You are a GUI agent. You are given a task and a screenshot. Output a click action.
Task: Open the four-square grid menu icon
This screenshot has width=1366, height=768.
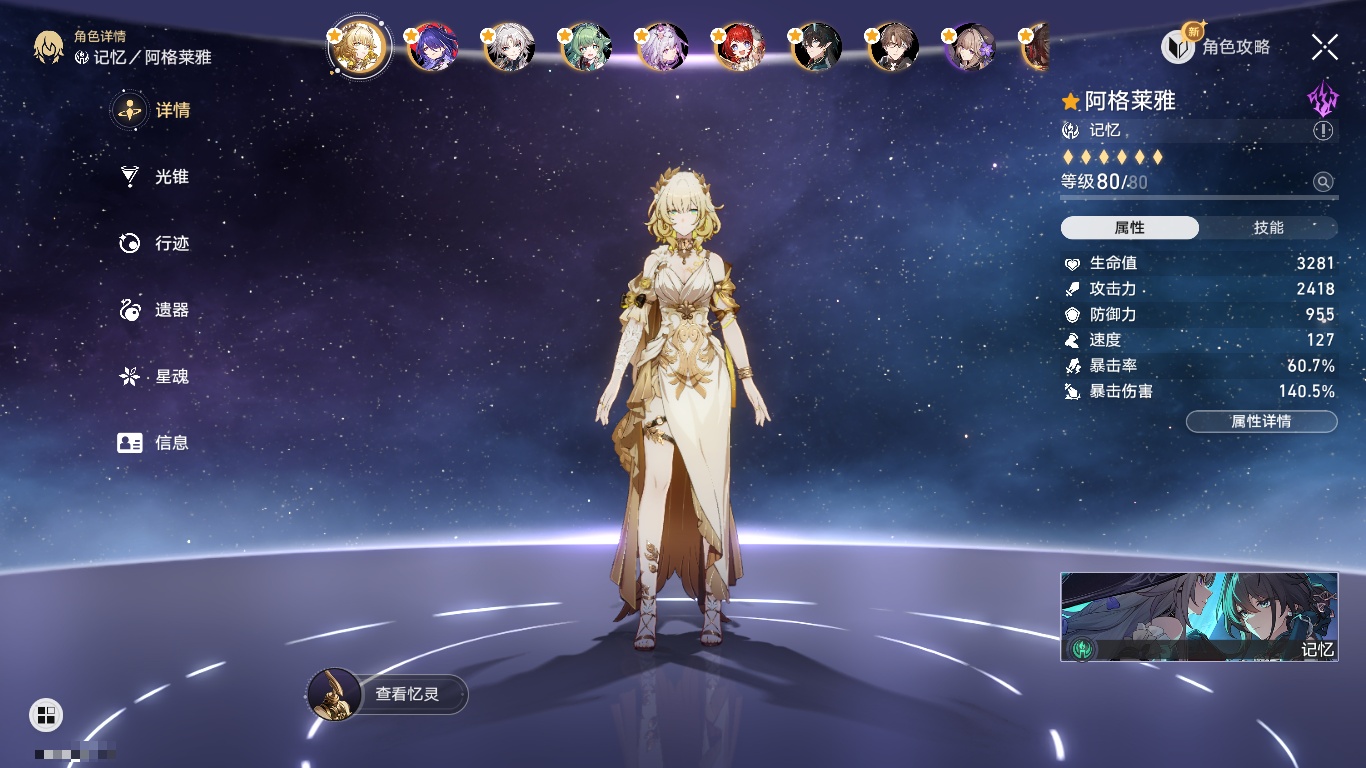point(46,714)
